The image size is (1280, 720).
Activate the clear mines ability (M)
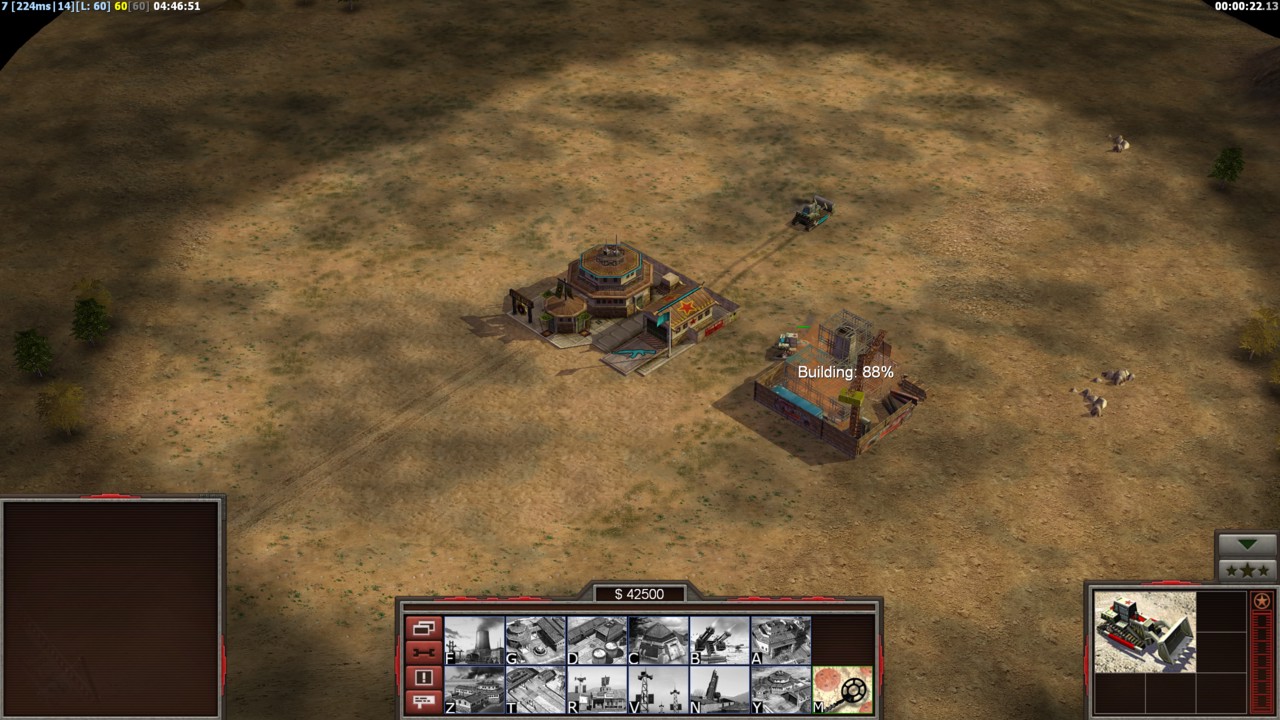[x=843, y=690]
